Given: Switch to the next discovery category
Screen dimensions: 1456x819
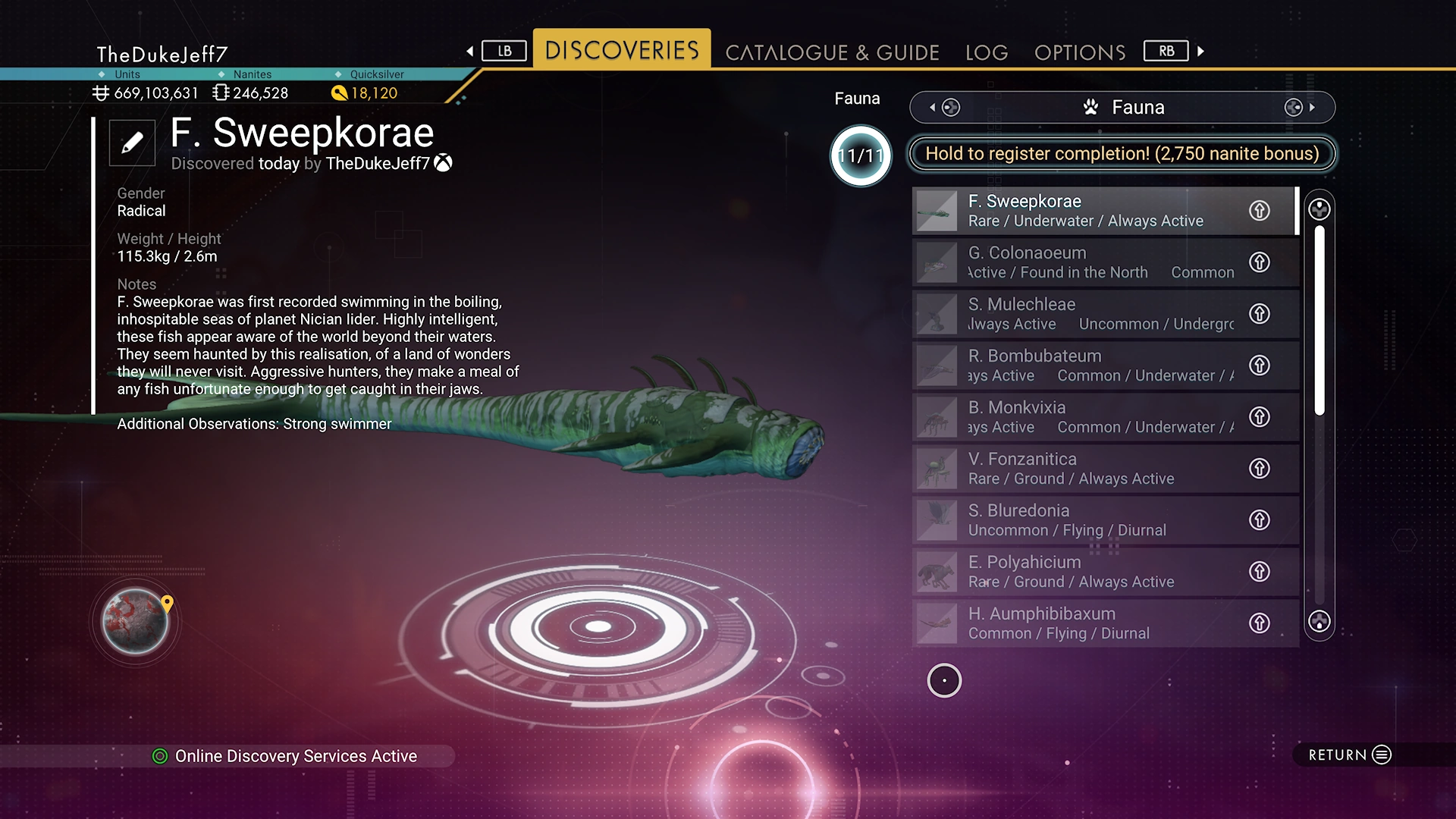Looking at the screenshot, I should [x=1300, y=108].
